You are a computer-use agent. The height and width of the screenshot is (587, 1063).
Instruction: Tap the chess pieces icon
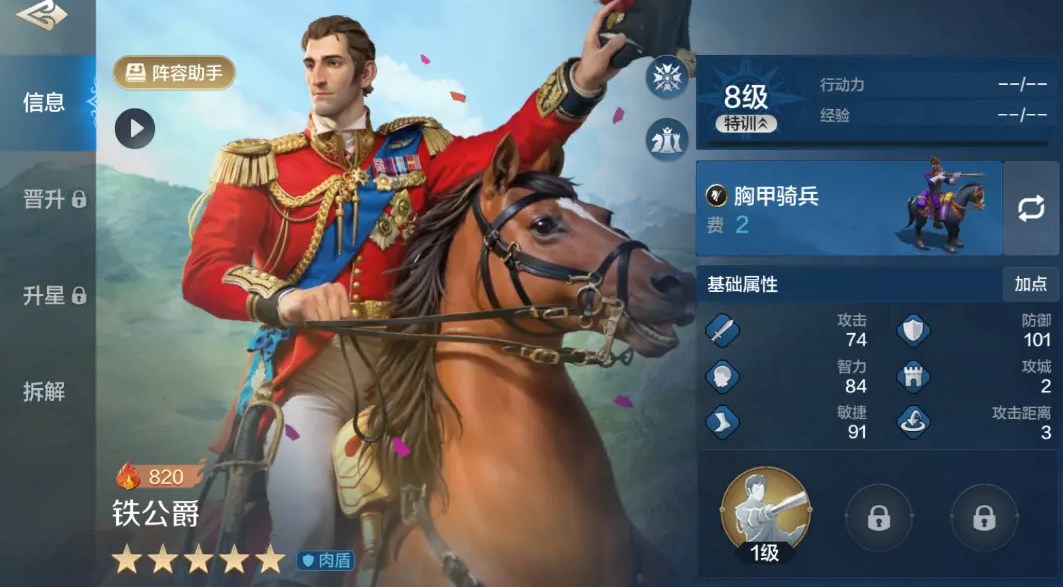(666, 139)
